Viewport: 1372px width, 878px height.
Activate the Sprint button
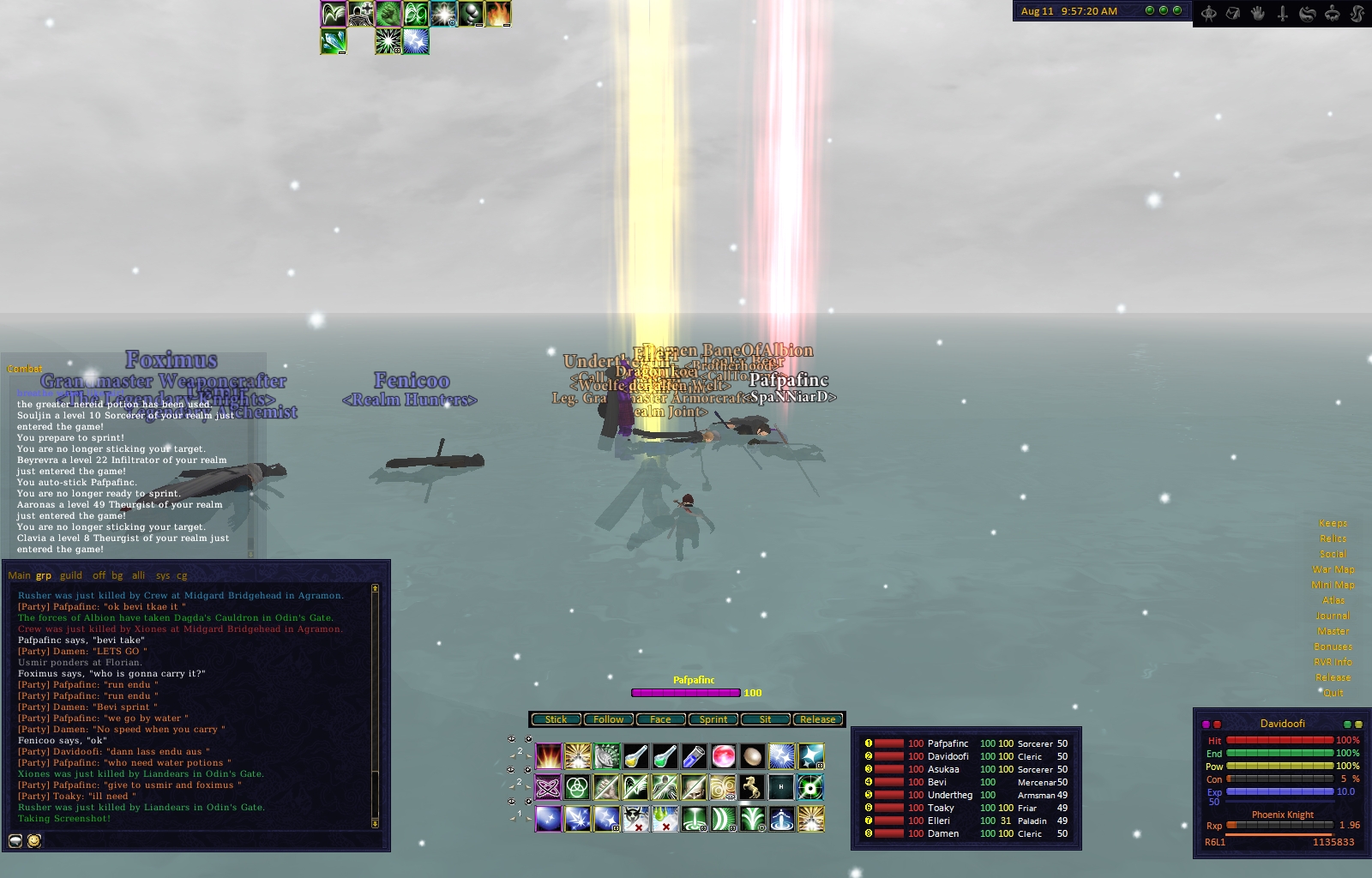pyautogui.click(x=713, y=719)
